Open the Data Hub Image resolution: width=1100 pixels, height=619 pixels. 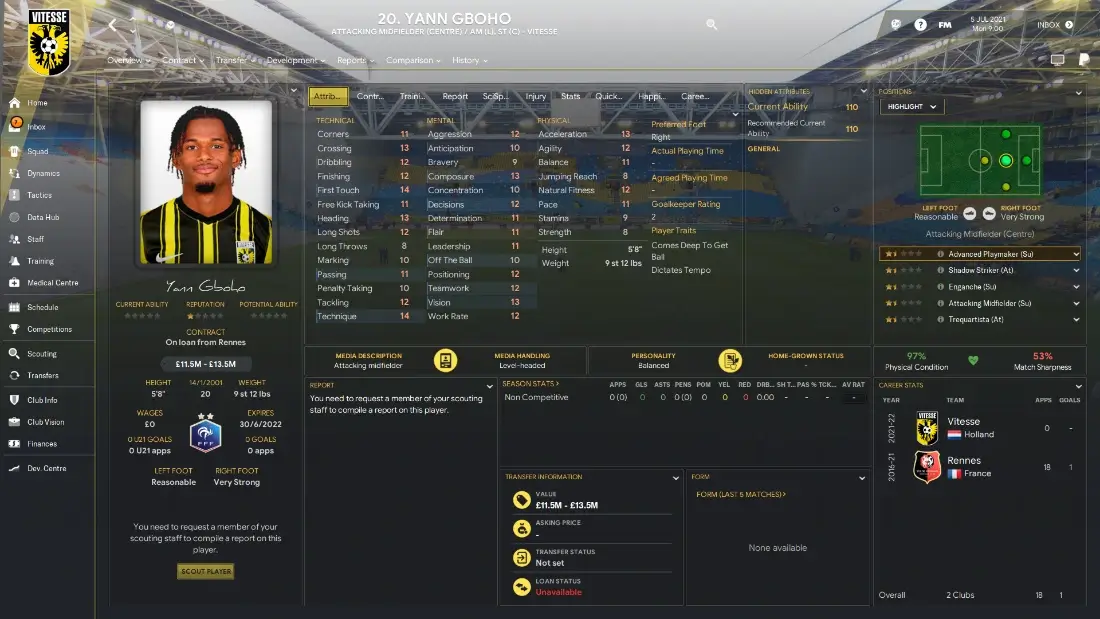pos(43,217)
